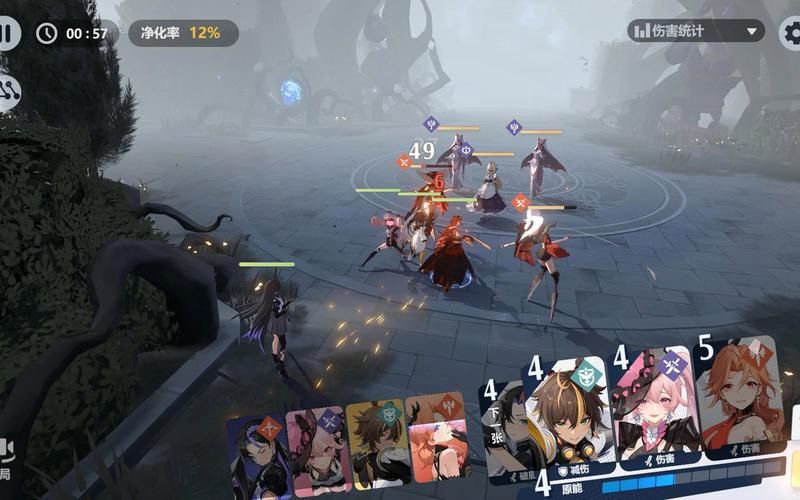Play the orange-haired cost-5 伤害 card
Screen dimensions: 800x500
click(x=738, y=400)
